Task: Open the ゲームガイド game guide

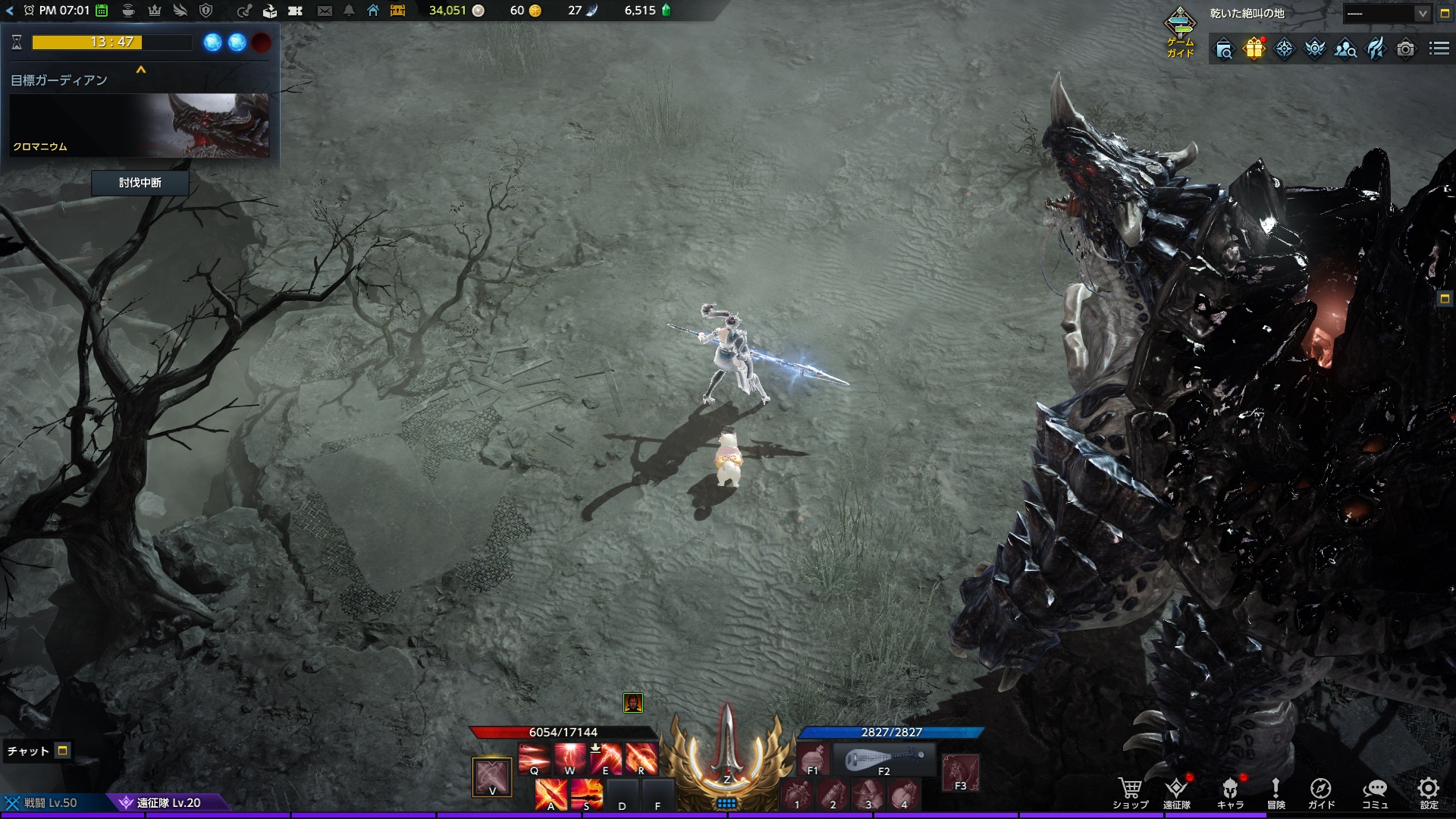Action: (1180, 32)
